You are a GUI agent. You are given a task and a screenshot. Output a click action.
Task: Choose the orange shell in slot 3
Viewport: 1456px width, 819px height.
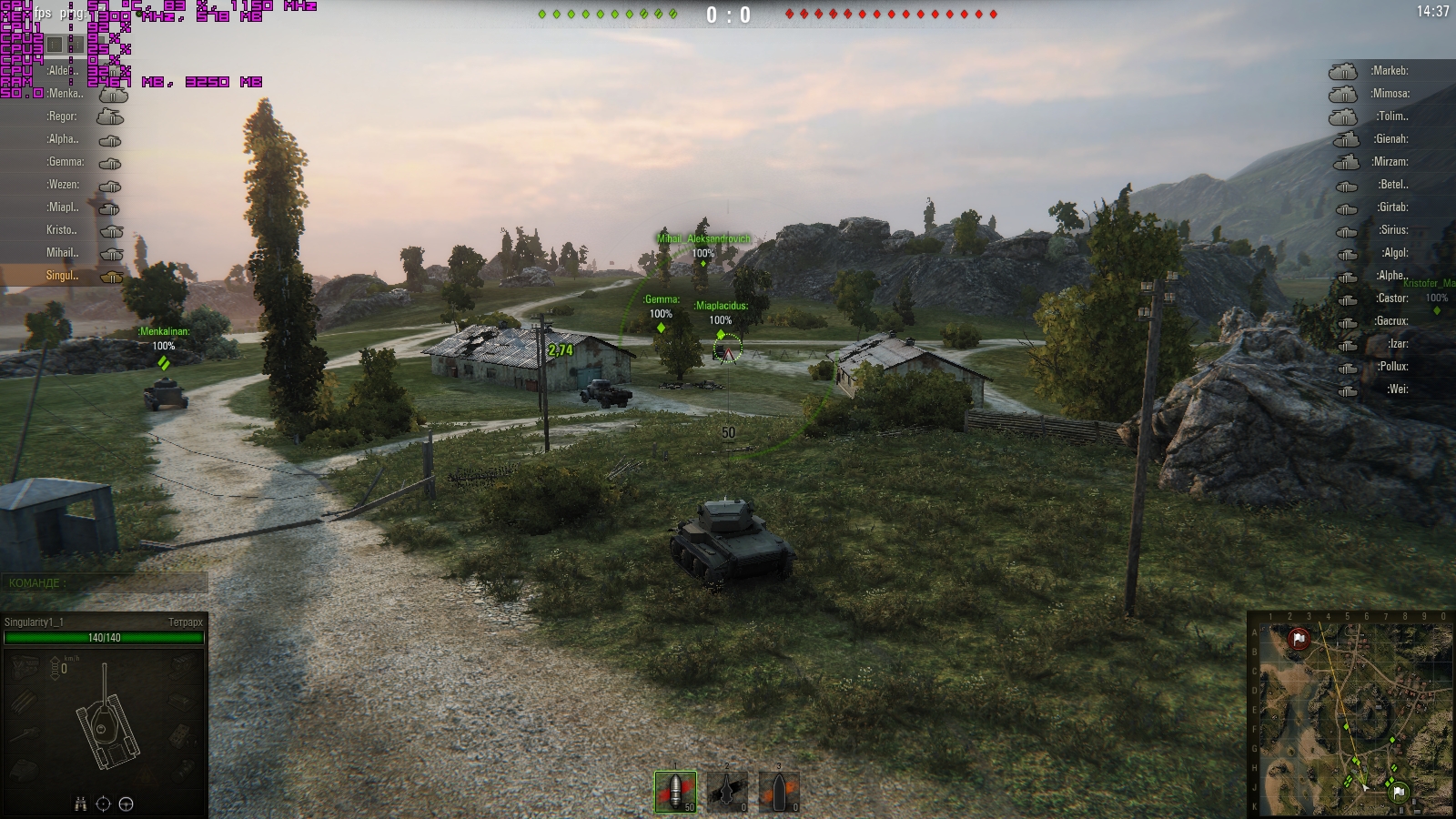tap(779, 791)
